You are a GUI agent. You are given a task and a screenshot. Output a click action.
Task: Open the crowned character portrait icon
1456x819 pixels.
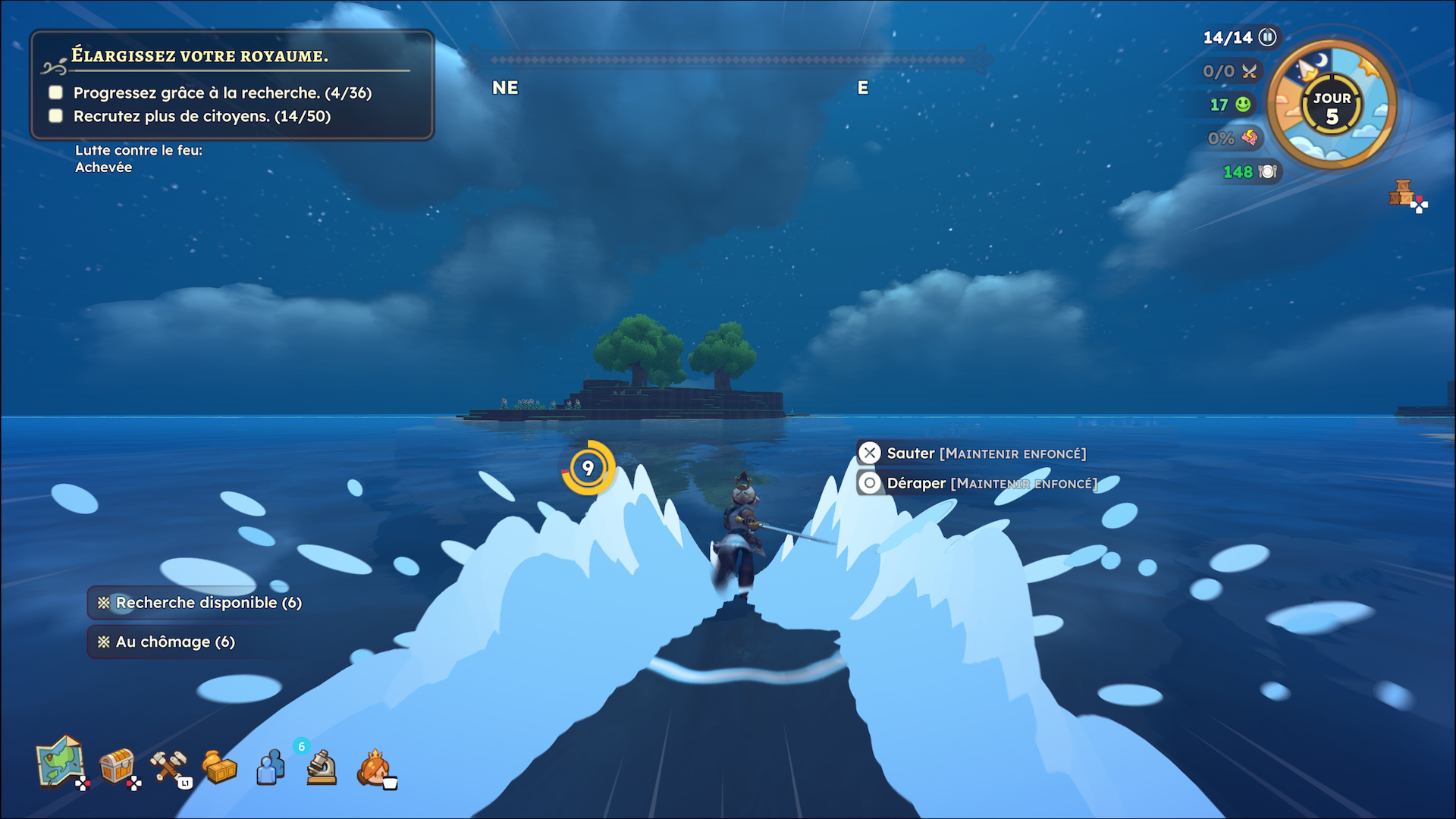(x=374, y=767)
